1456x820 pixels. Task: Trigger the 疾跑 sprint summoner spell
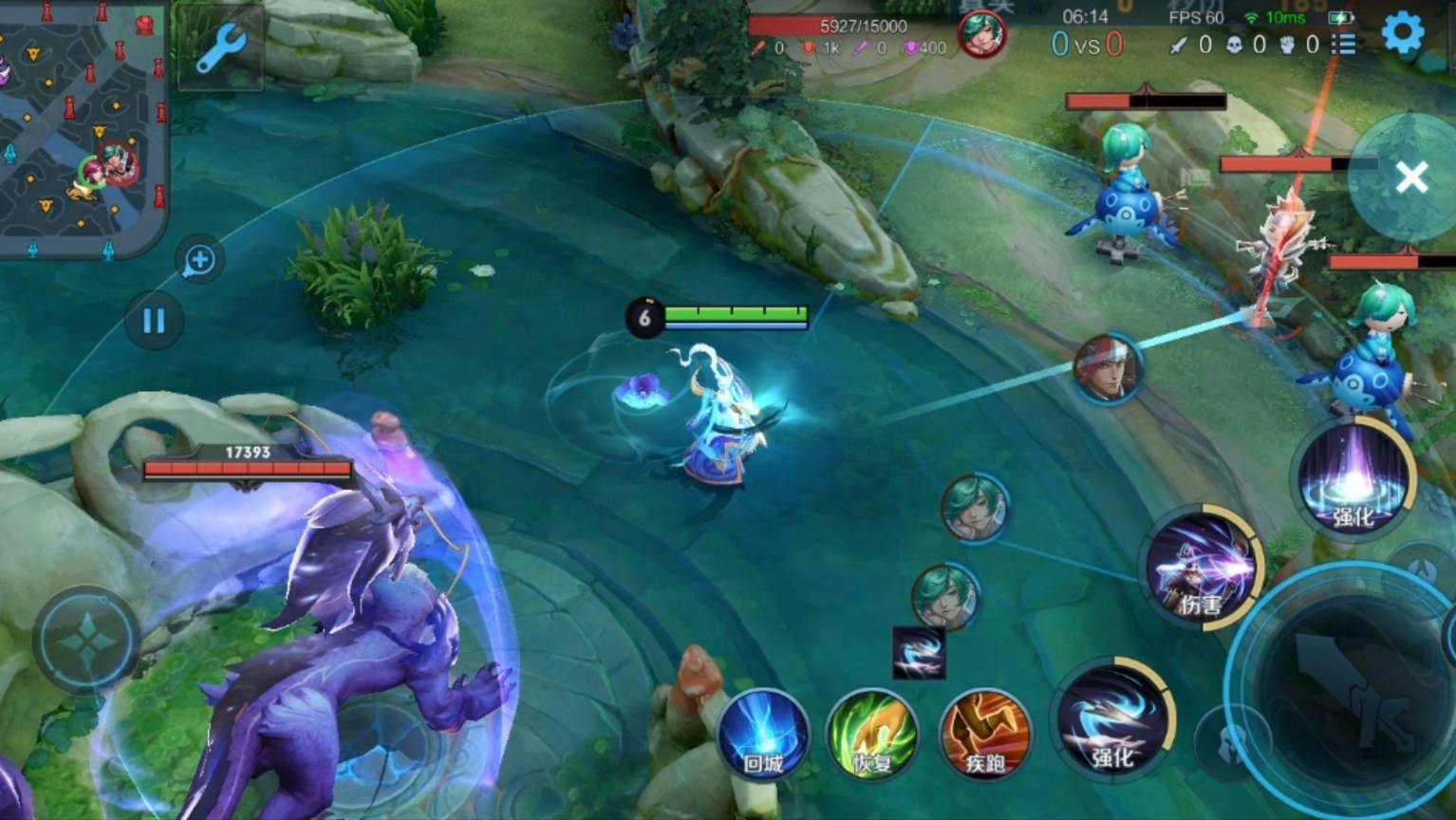pos(984,736)
